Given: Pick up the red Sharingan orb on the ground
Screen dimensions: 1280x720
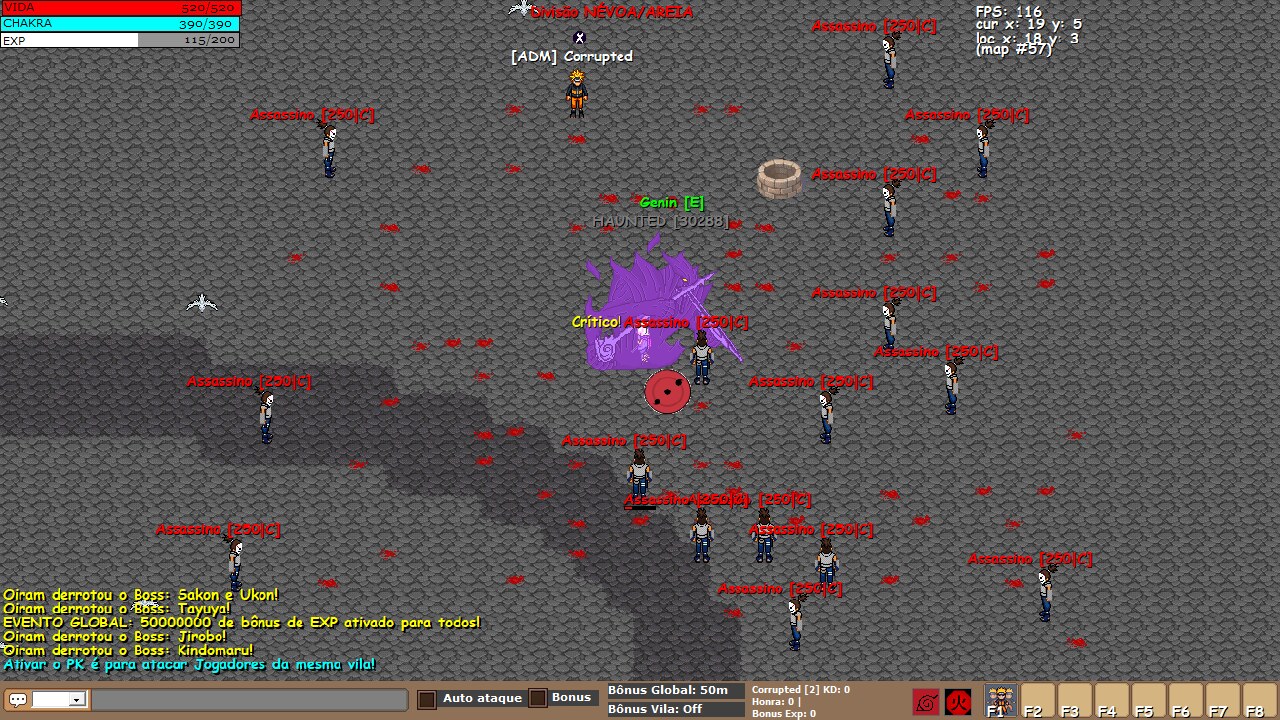Looking at the screenshot, I should [666, 392].
